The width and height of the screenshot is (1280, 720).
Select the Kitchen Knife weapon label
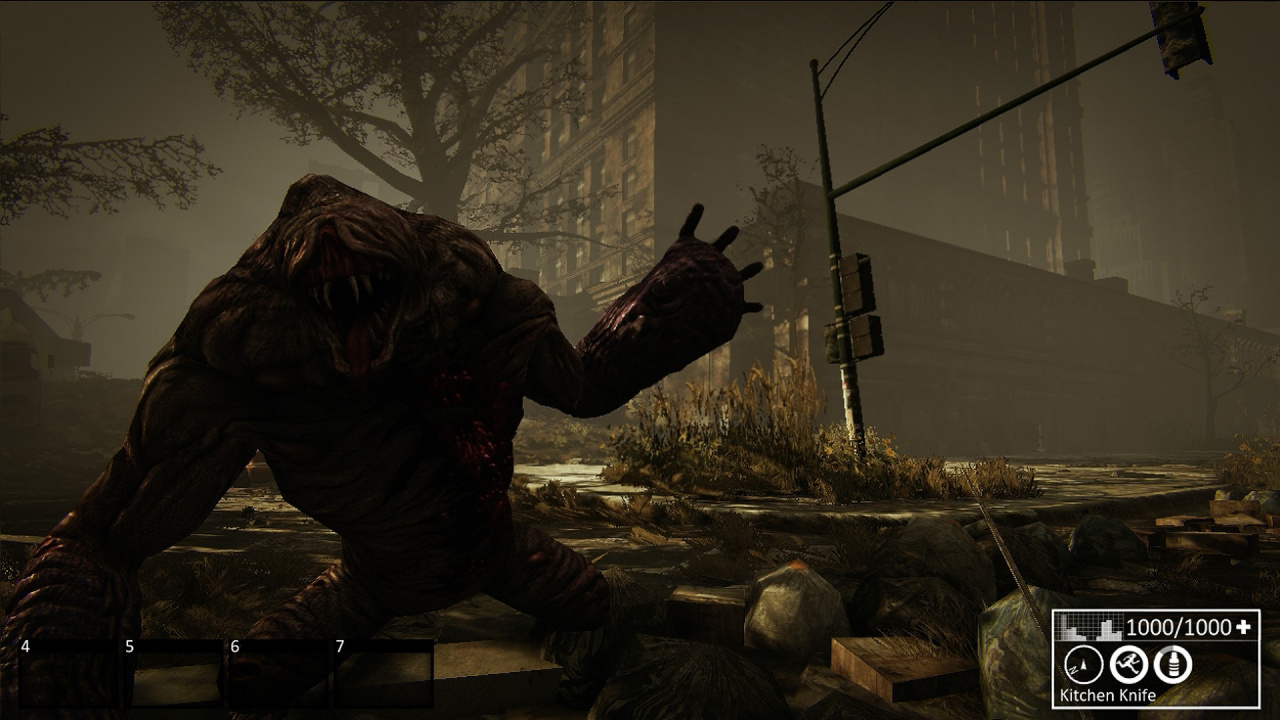(x=1108, y=695)
